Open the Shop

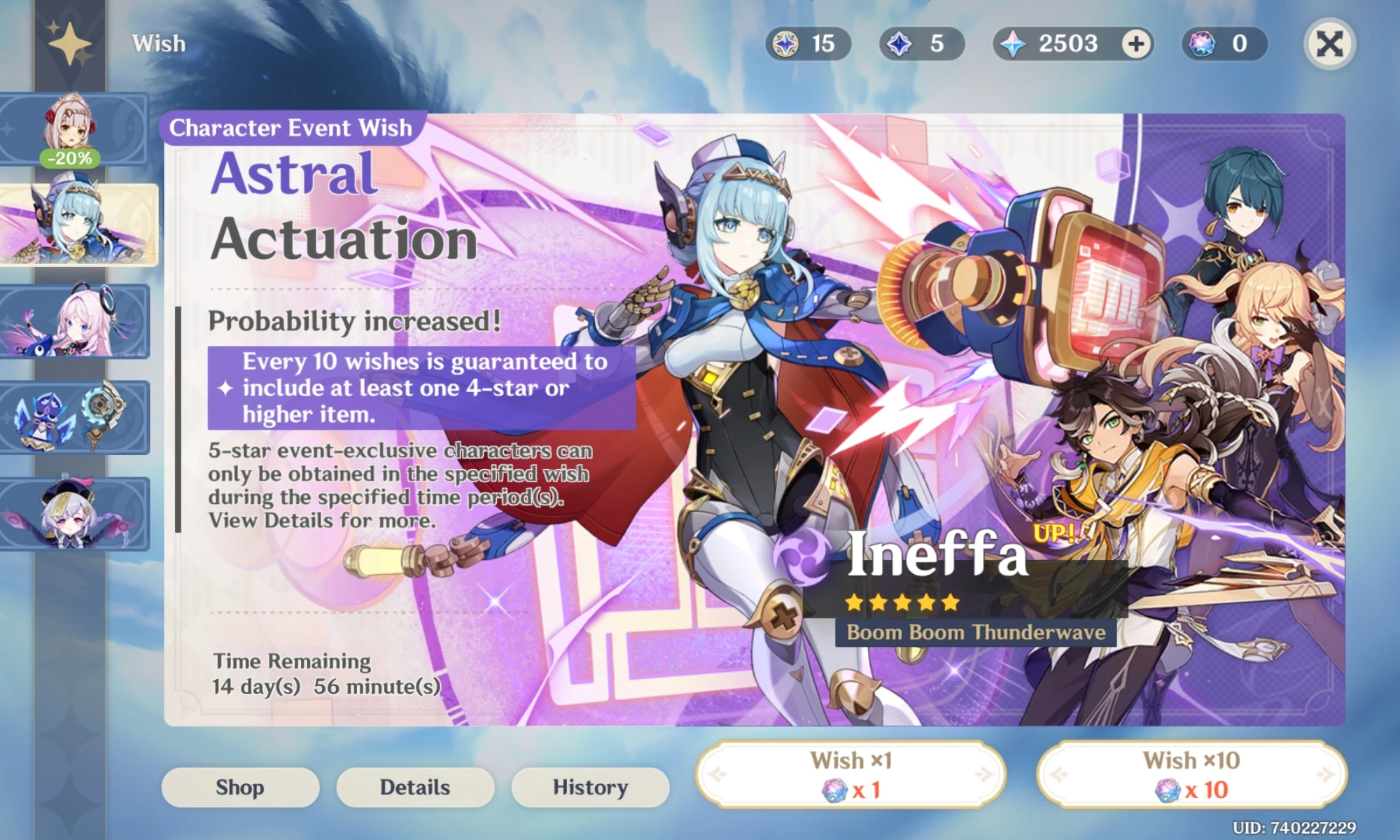tap(240, 787)
